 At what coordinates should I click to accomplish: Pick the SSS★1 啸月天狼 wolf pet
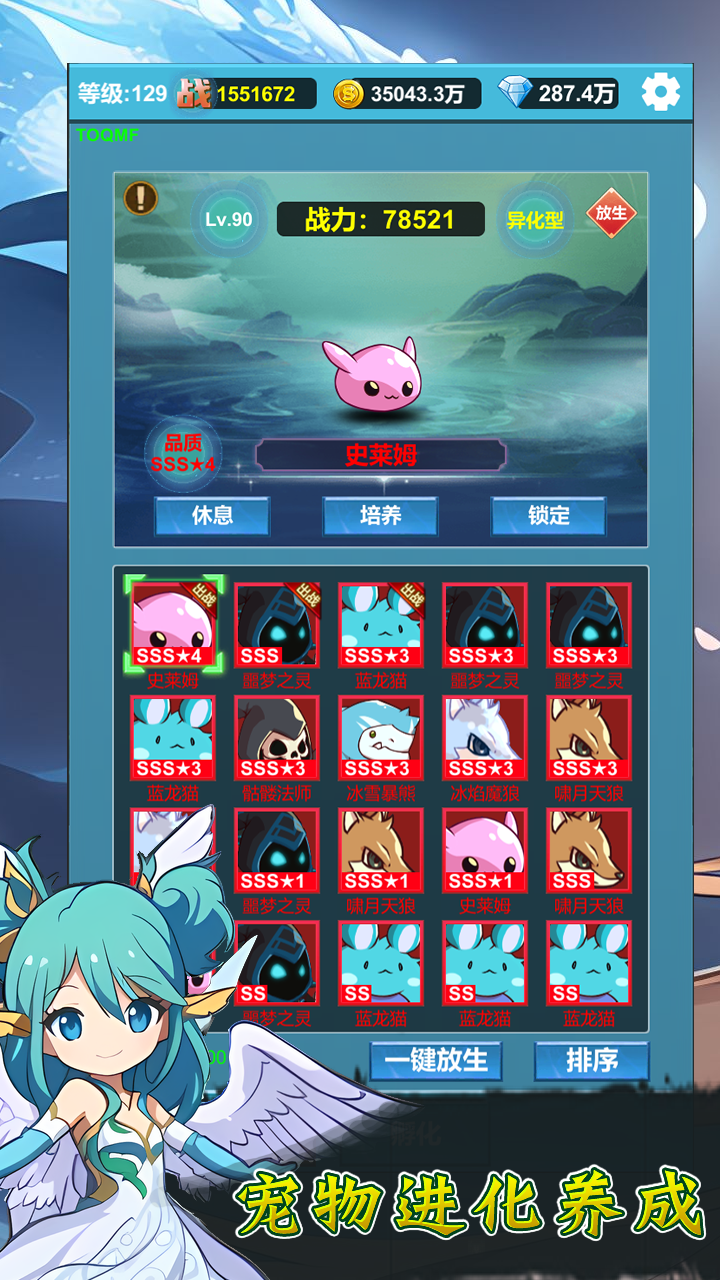point(381,850)
